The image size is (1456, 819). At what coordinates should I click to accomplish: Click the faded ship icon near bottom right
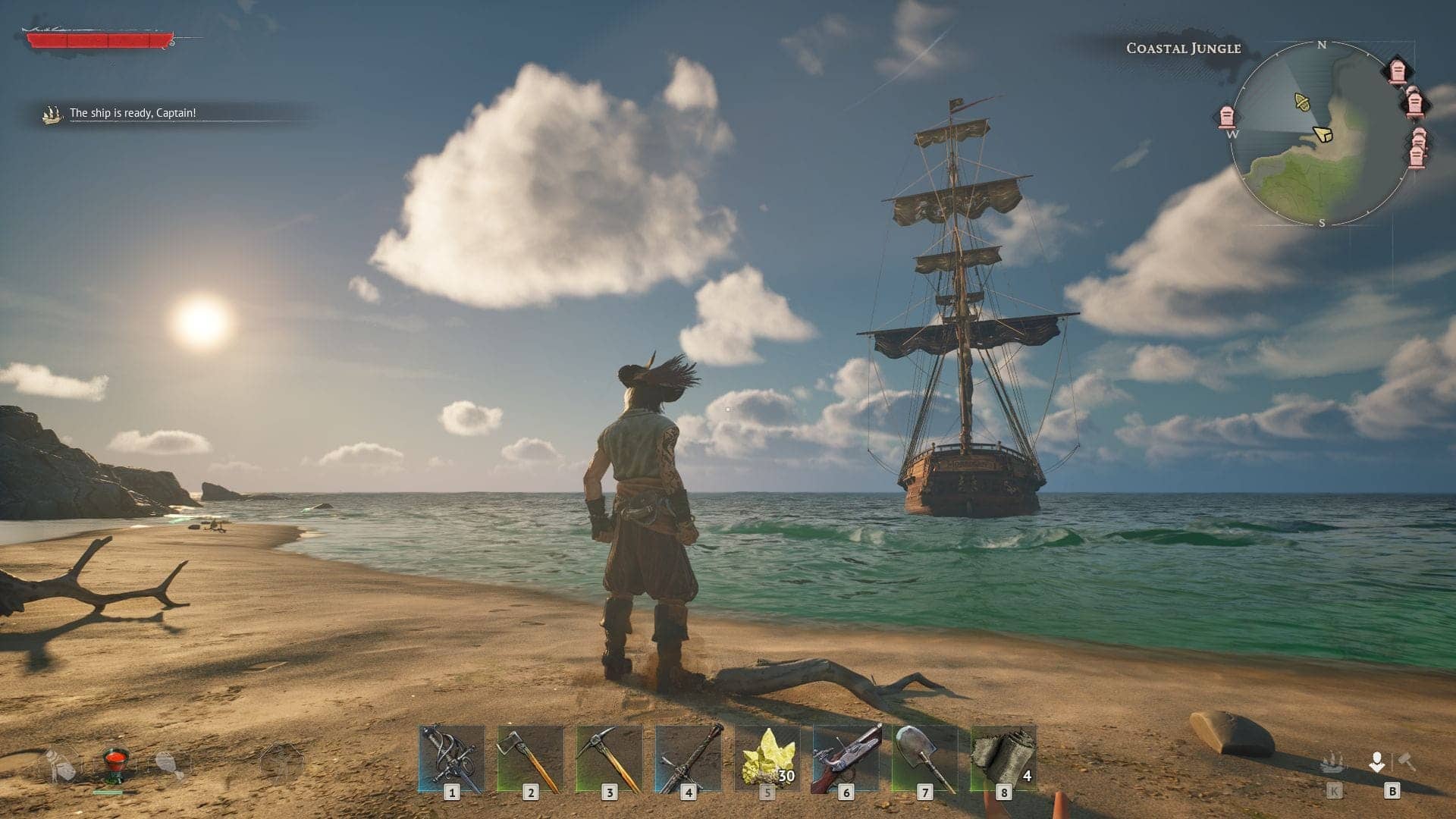(x=1332, y=763)
